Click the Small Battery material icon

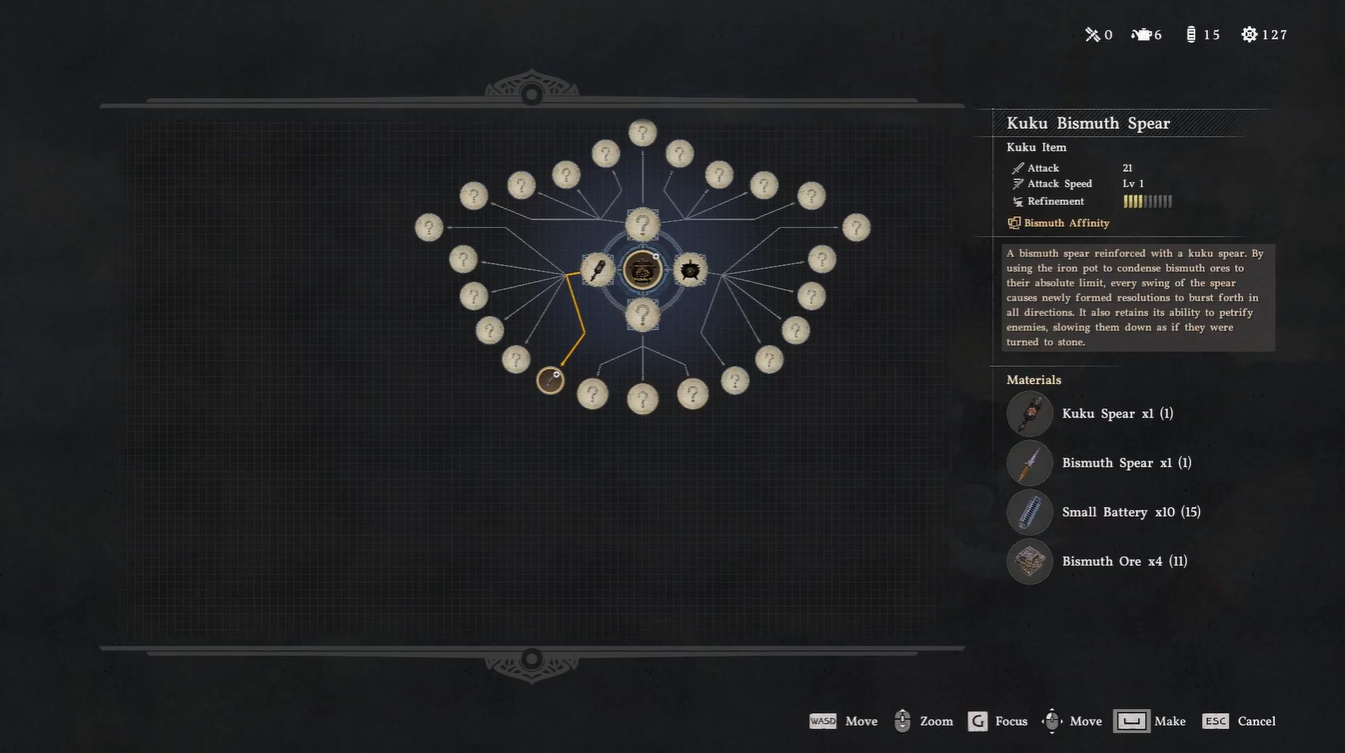click(x=1029, y=512)
